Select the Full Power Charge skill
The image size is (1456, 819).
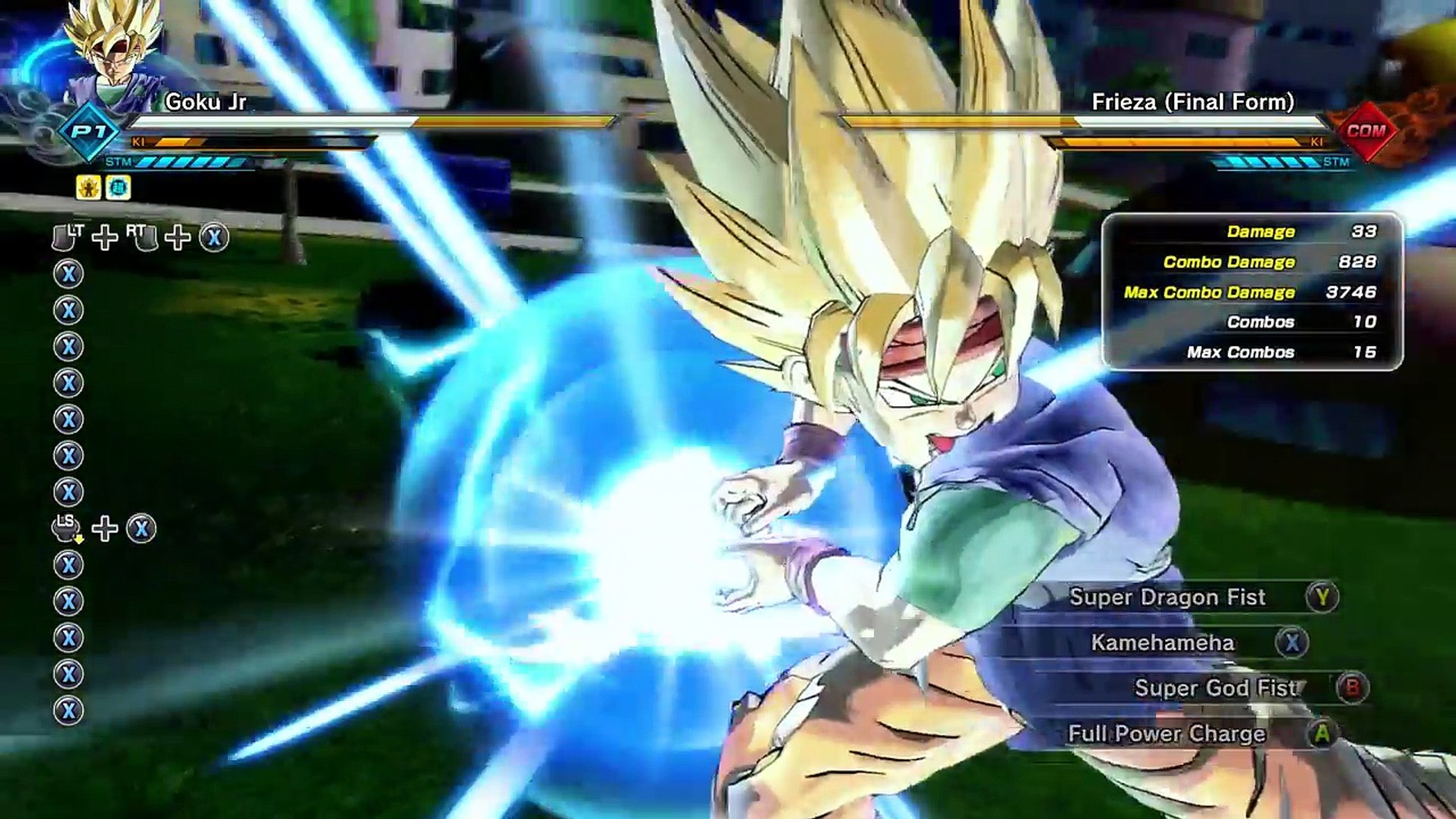point(1167,733)
